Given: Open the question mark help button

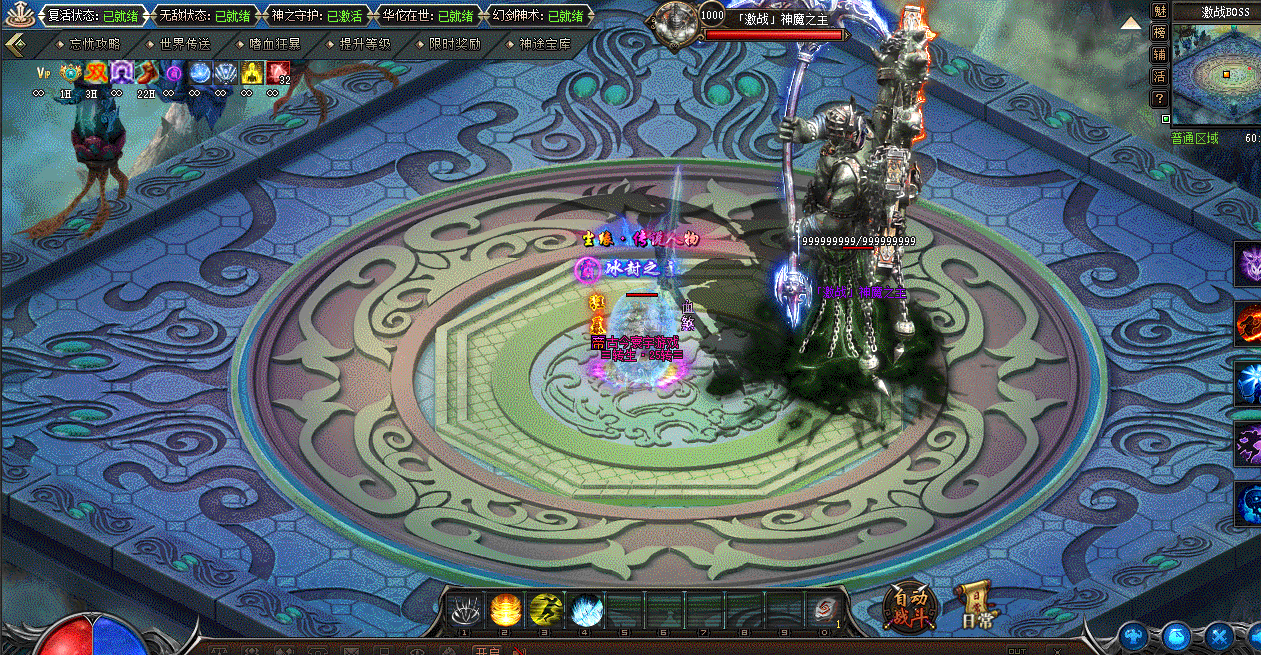Looking at the screenshot, I should point(1160,98).
